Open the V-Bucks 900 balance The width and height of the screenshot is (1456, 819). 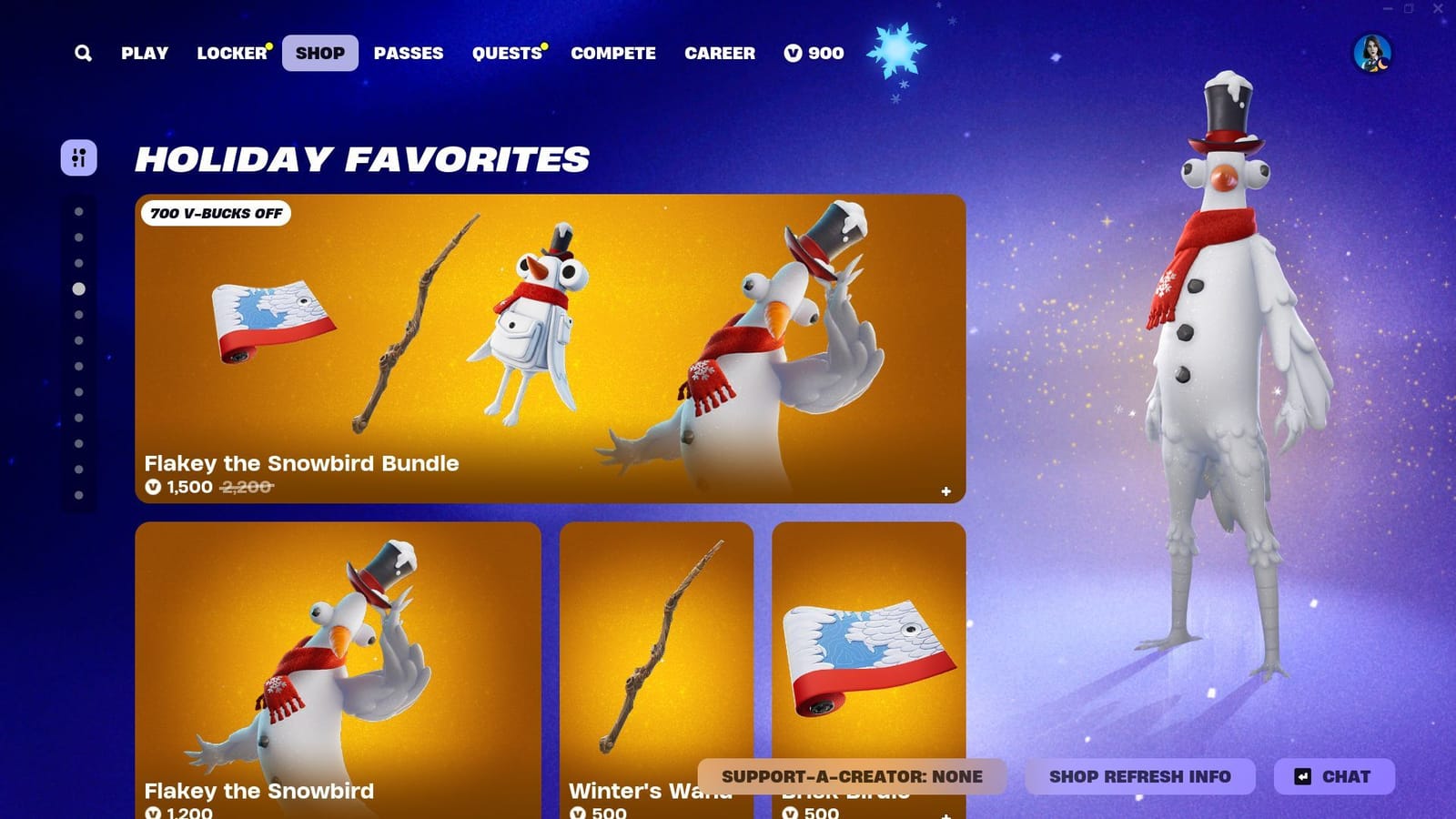pos(814,53)
